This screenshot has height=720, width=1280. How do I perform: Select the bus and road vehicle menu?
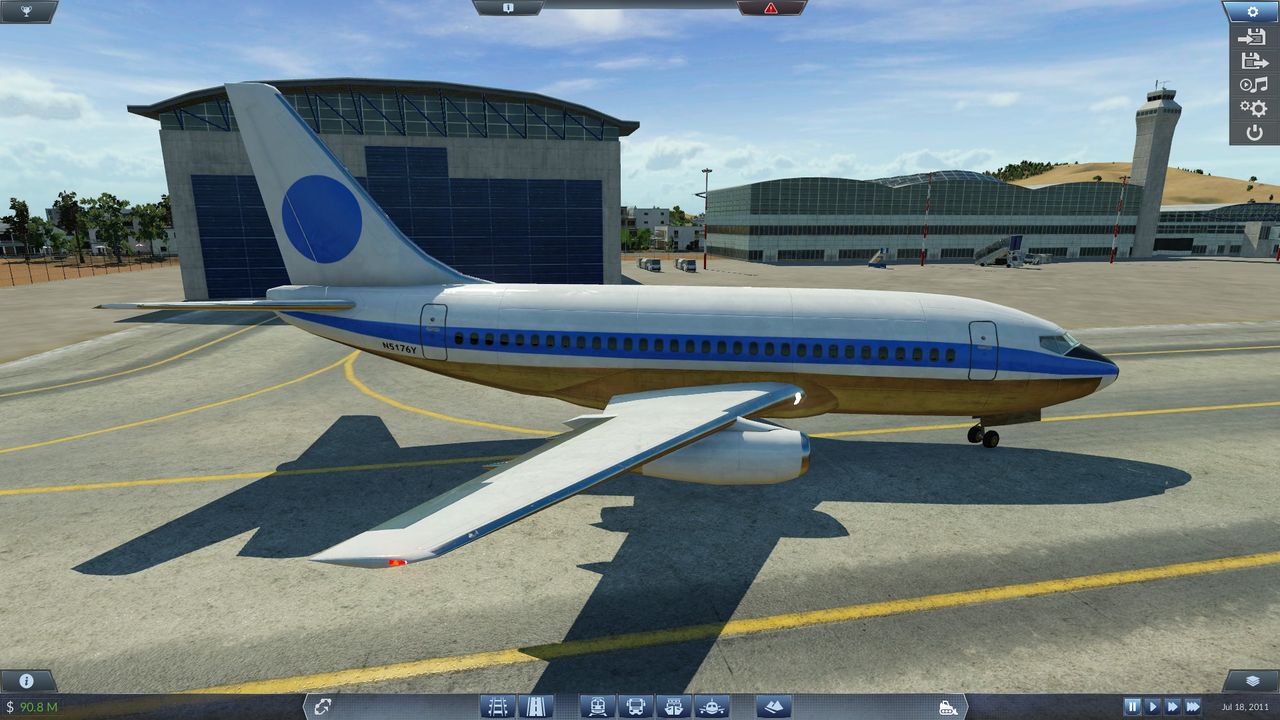pos(635,706)
